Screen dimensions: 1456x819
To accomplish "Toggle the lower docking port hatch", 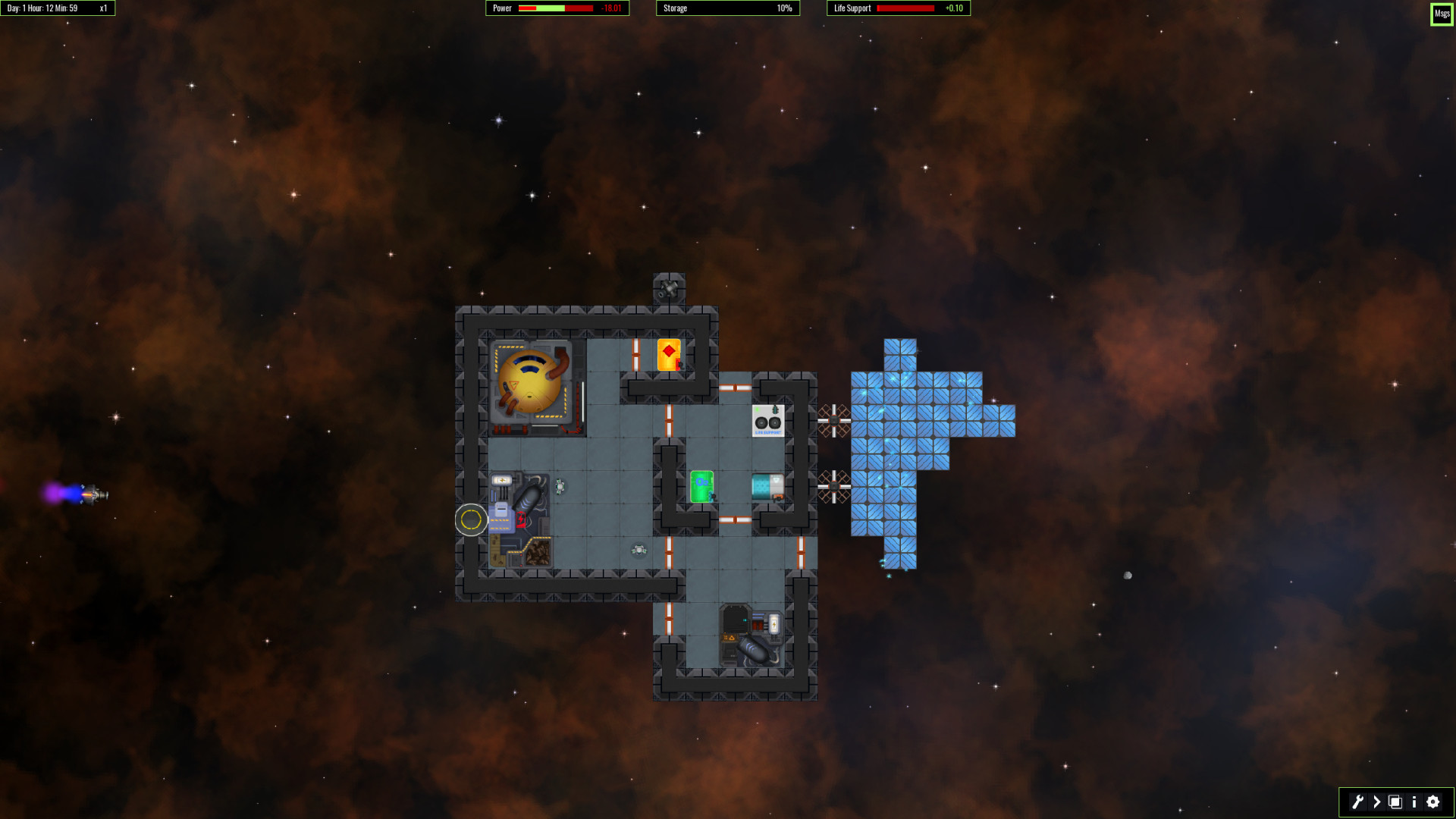I will pos(833,485).
